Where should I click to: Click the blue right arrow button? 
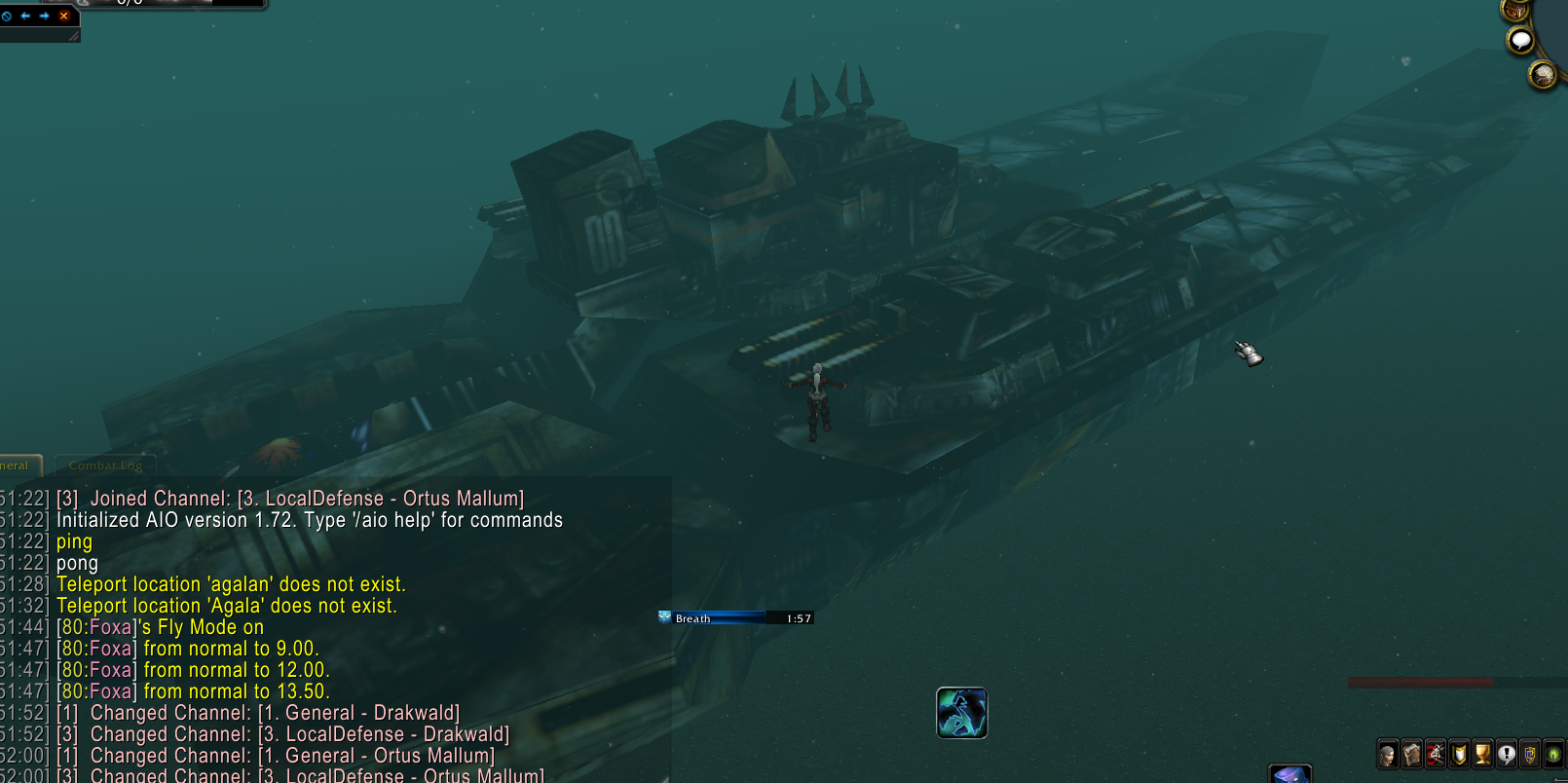(x=45, y=16)
